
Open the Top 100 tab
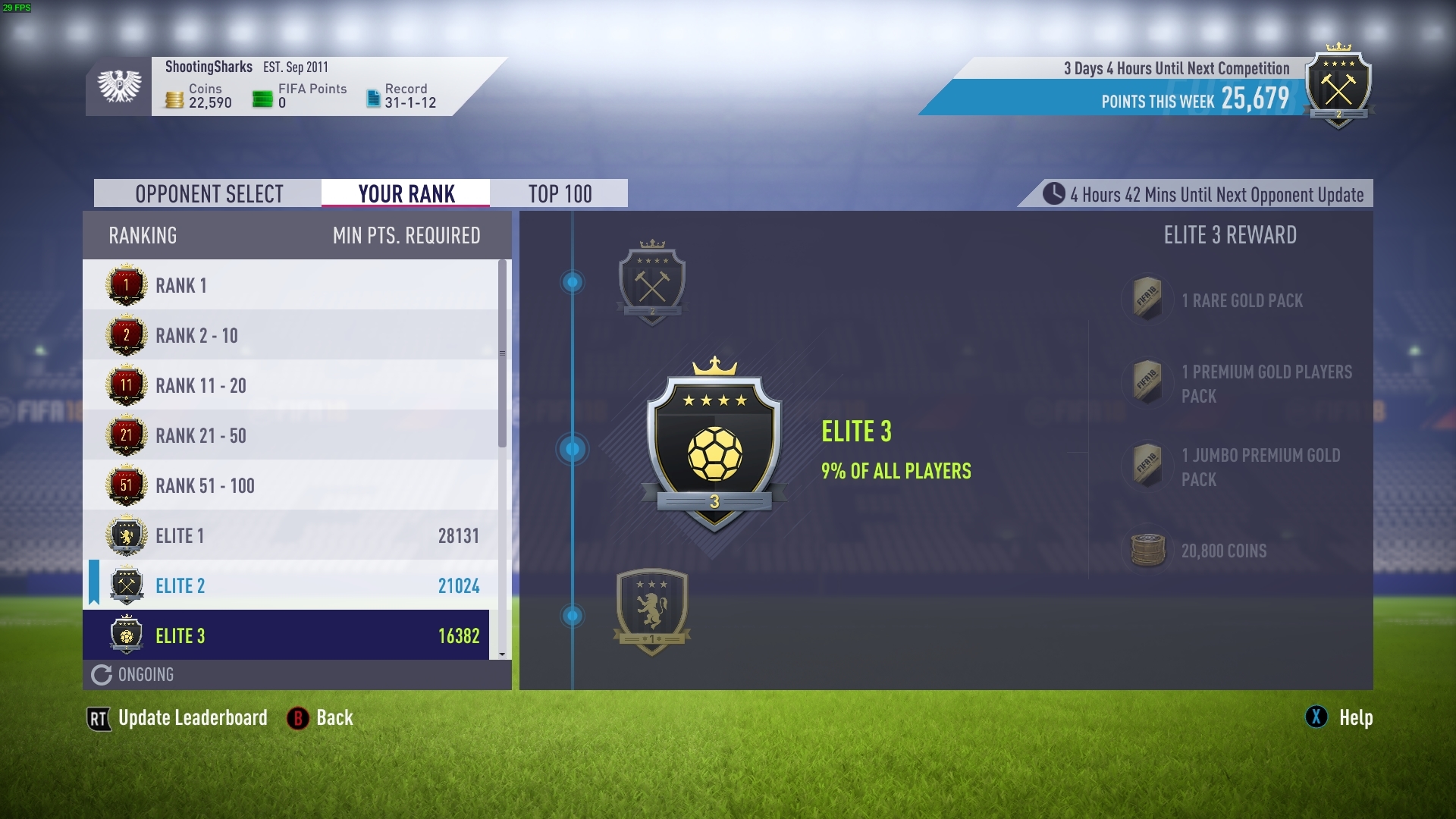[561, 193]
